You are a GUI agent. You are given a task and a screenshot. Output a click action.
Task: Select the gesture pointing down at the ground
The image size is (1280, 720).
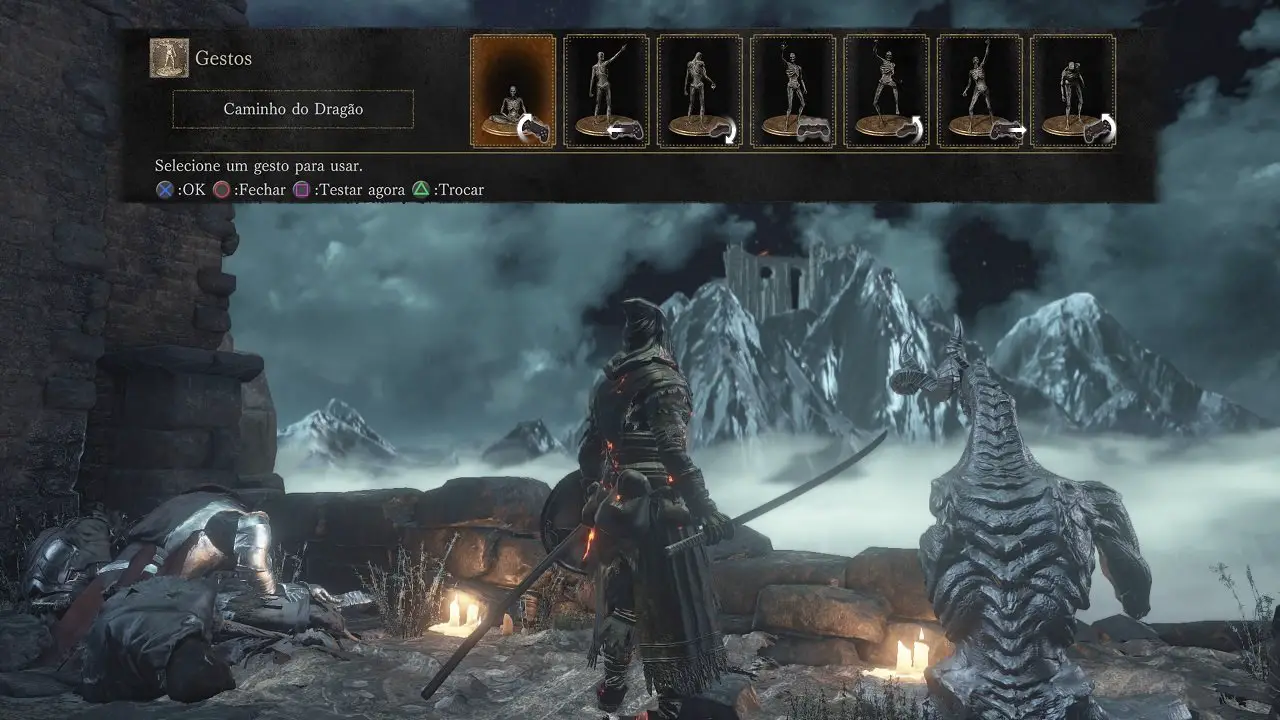(x=699, y=91)
